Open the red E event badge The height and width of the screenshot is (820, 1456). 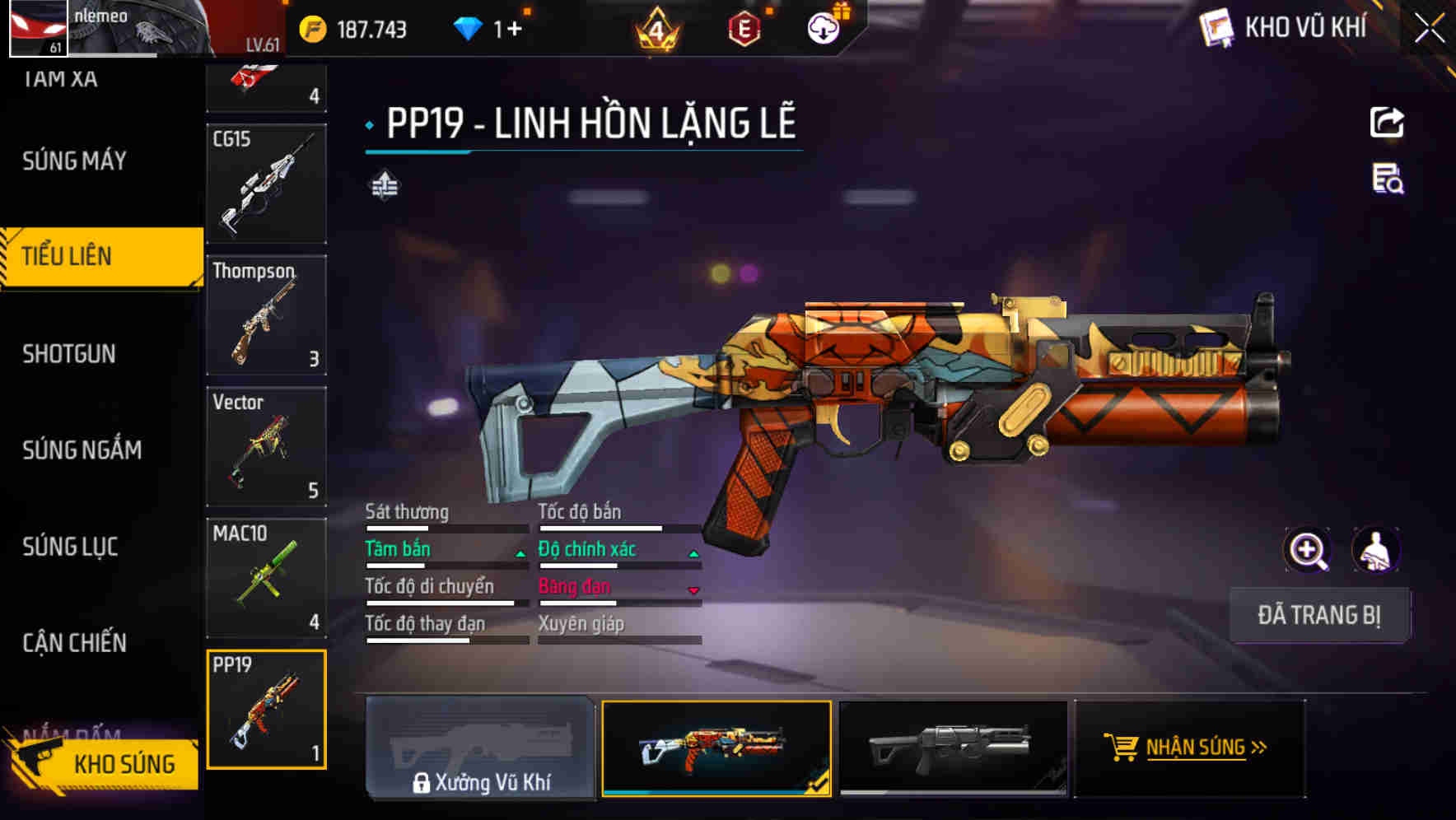click(745, 27)
